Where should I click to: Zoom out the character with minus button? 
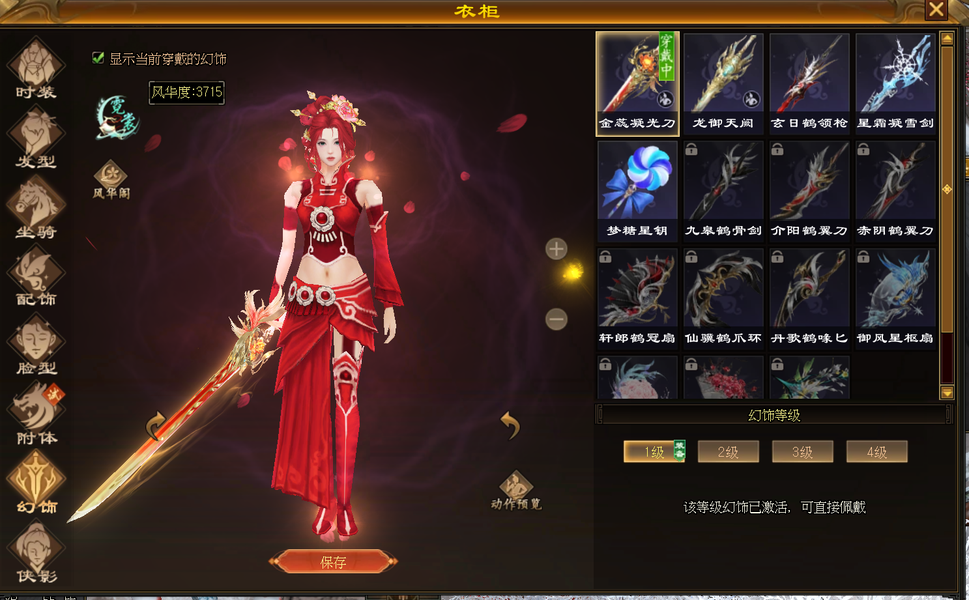(557, 319)
